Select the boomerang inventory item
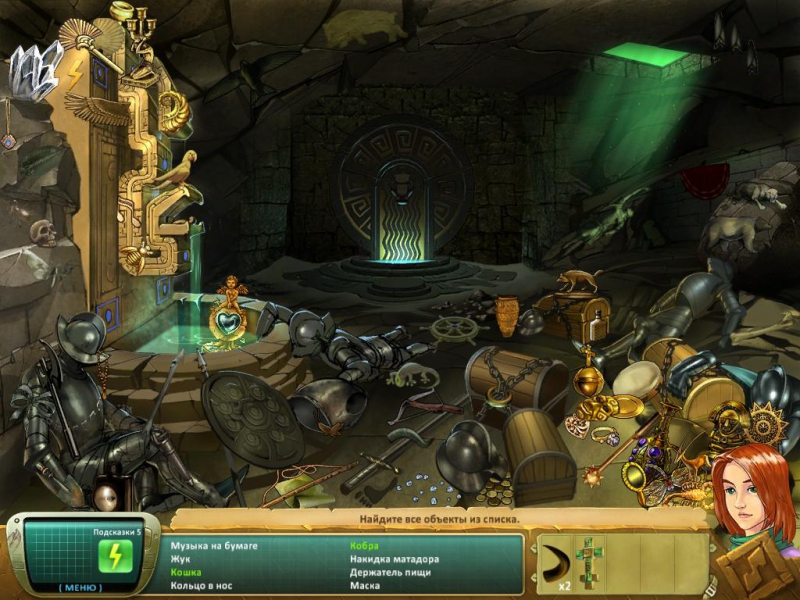 click(x=560, y=558)
